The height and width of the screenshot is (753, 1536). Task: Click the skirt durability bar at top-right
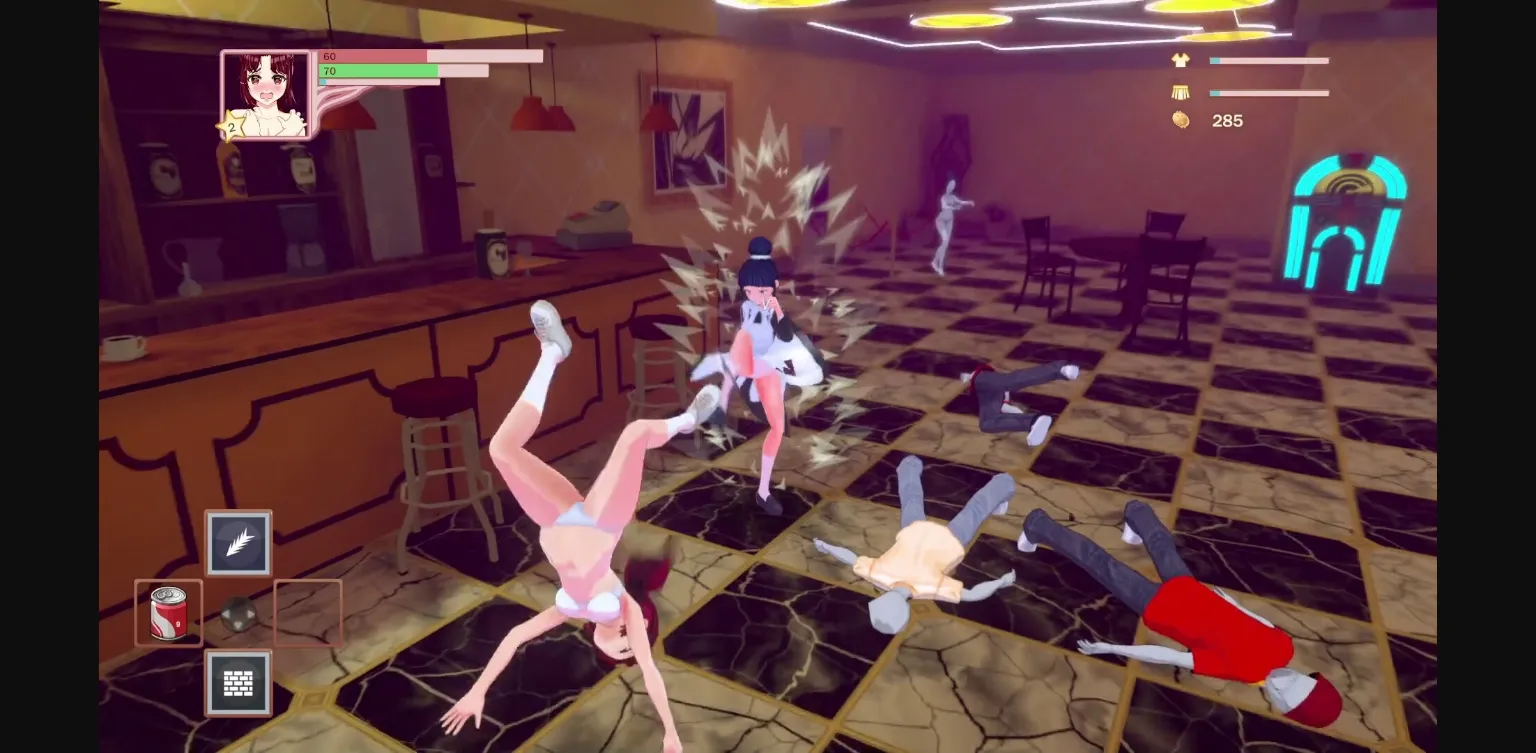[x=1269, y=92]
